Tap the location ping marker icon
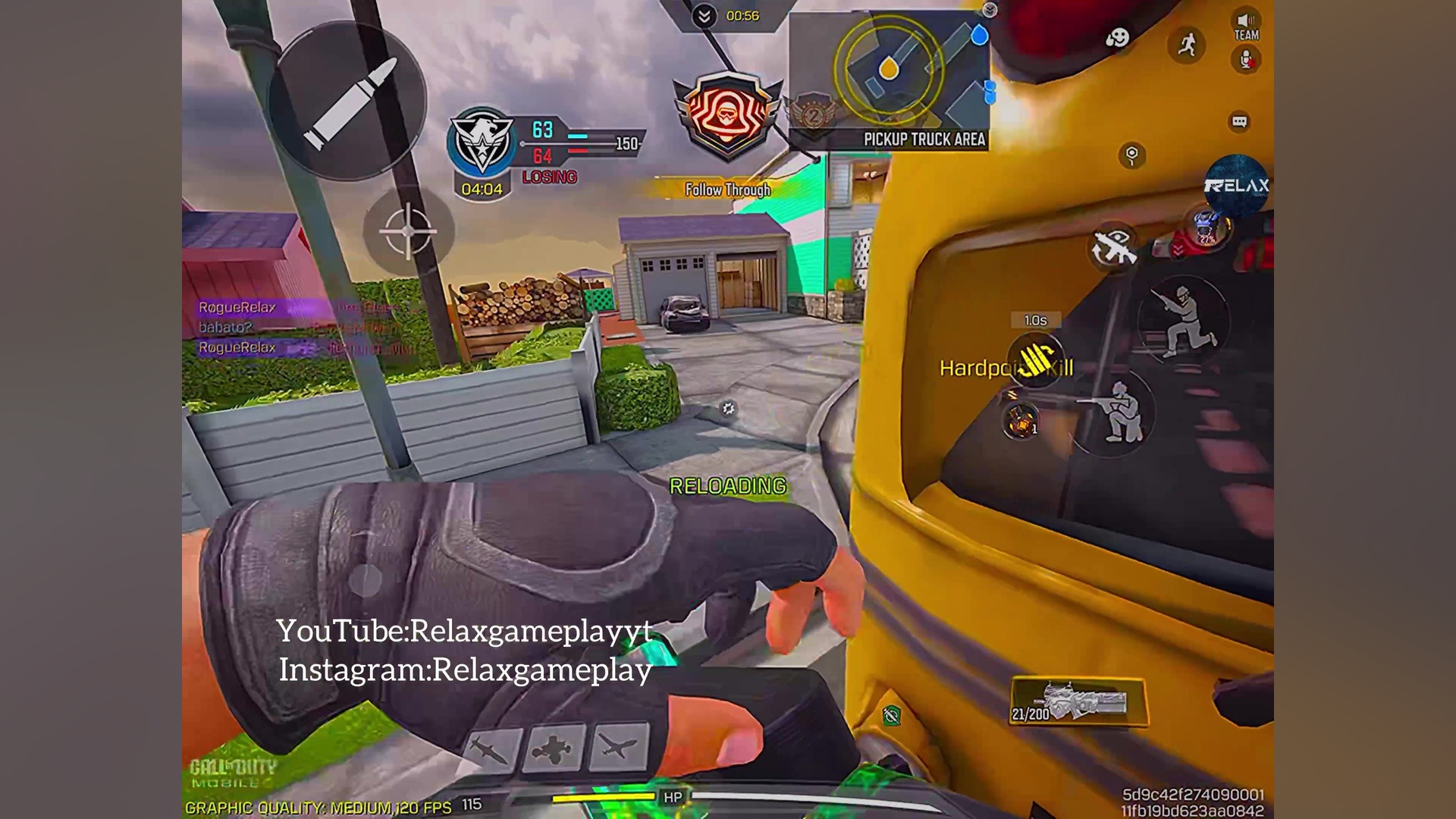The width and height of the screenshot is (1456, 819). (x=1131, y=155)
